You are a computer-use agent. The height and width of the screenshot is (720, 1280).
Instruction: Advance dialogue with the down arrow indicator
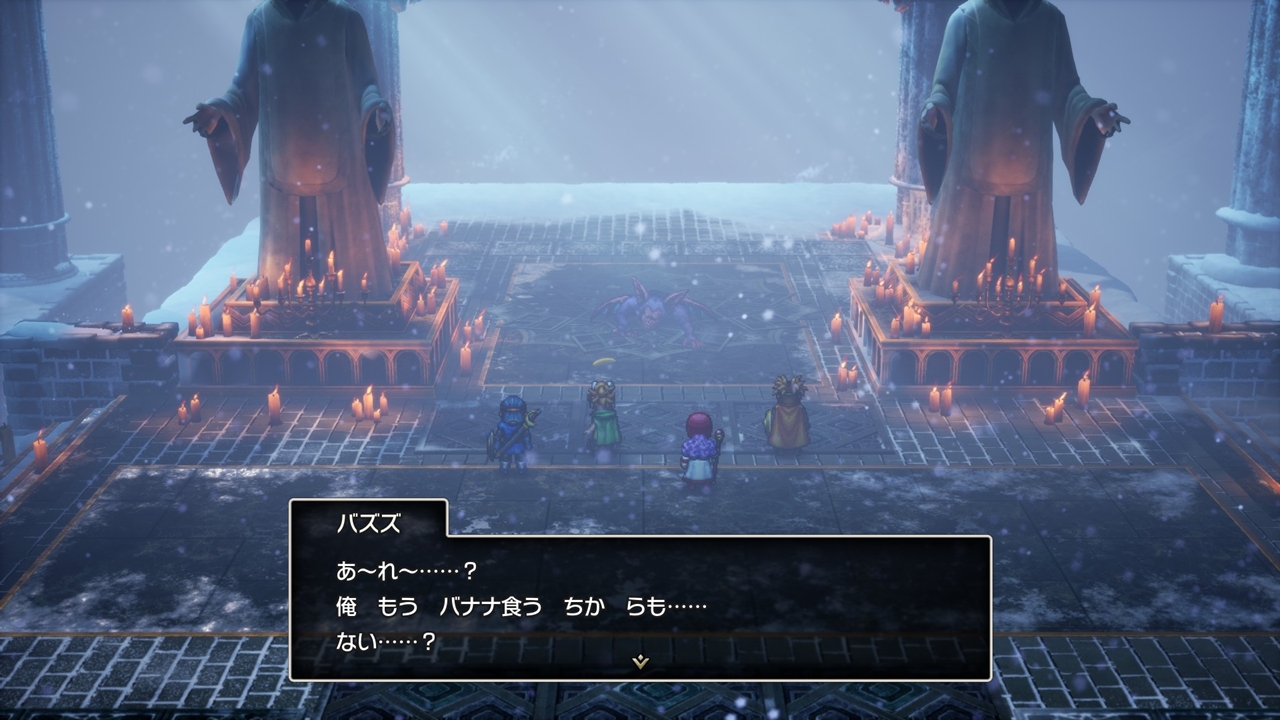pos(640,662)
